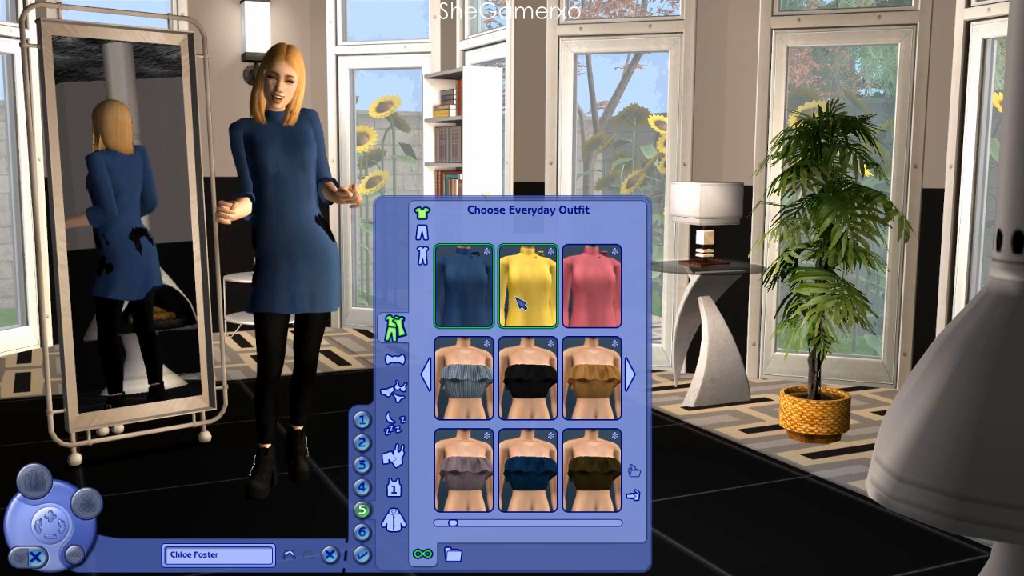Click the Chloe Foster name field

(218, 555)
